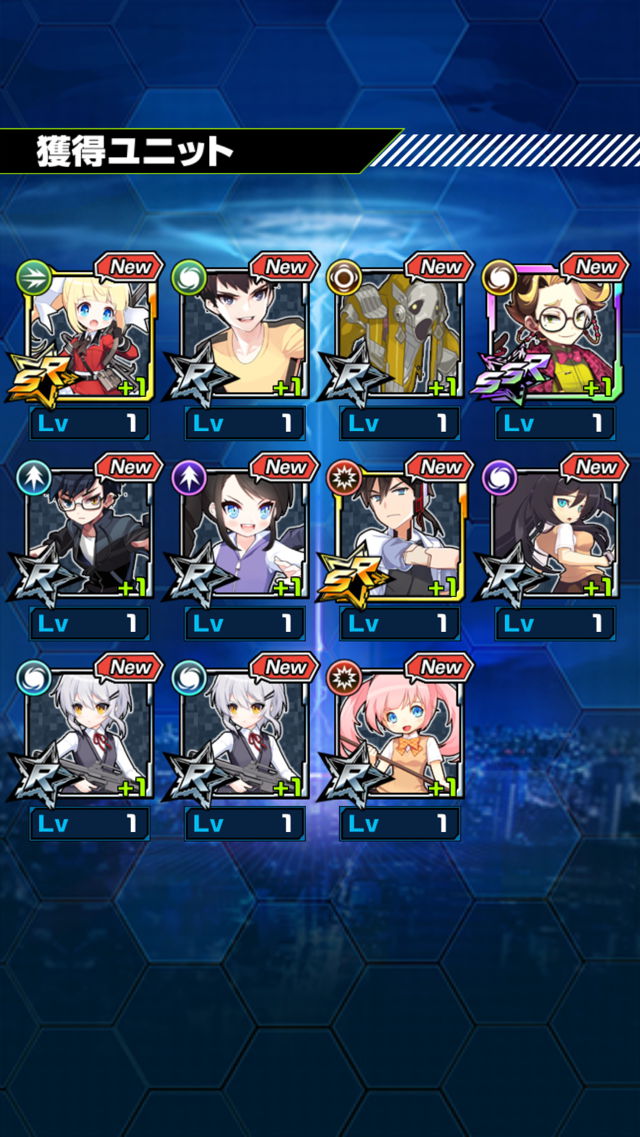Choose the girl in purple jacket unit
The height and width of the screenshot is (1137, 640).
tap(244, 532)
